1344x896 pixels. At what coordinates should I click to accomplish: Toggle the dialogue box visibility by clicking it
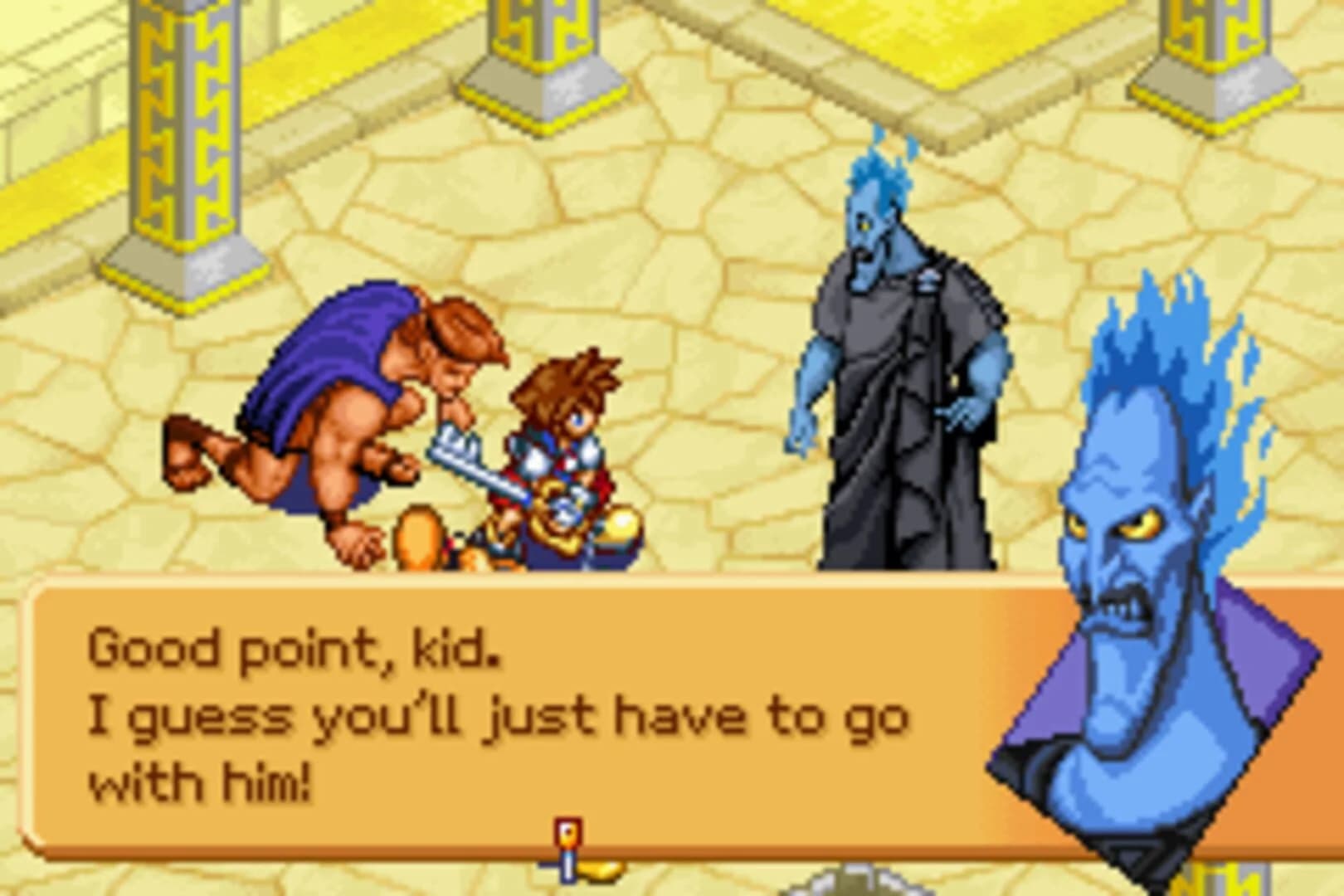498,713
